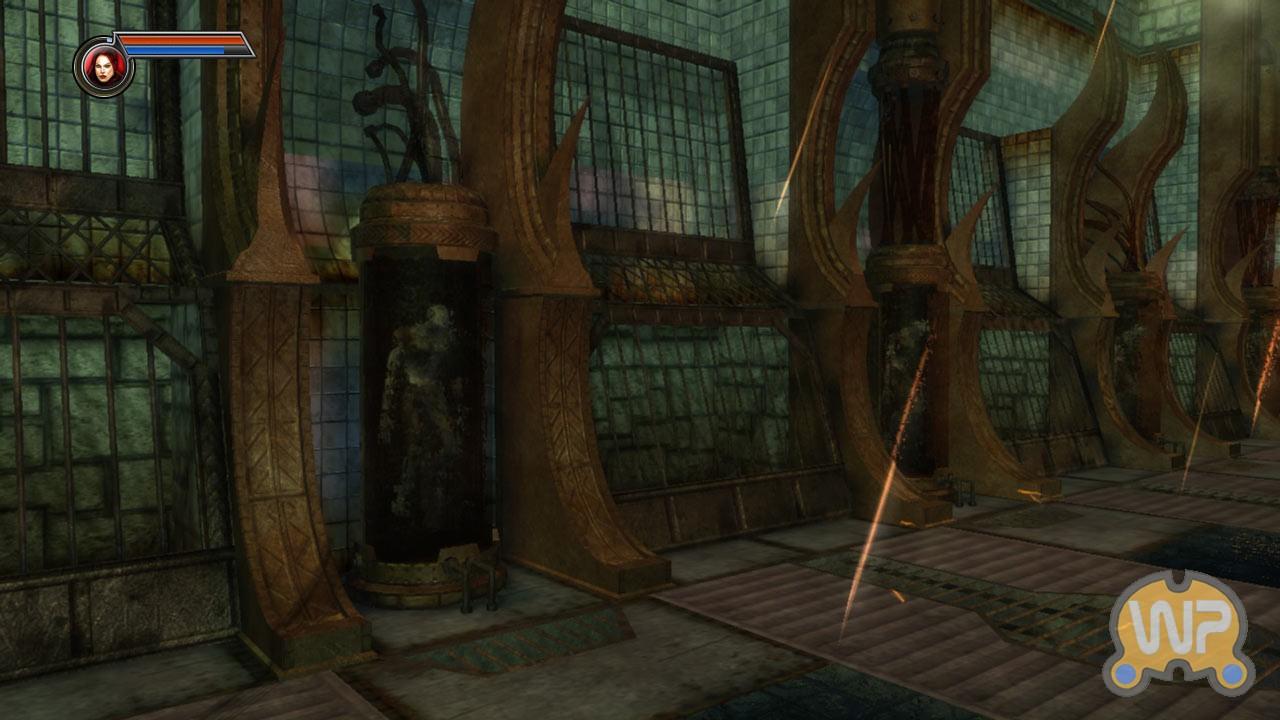Image resolution: width=1280 pixels, height=720 pixels.
Task: Click the red-haired character portrait
Action: coord(102,67)
